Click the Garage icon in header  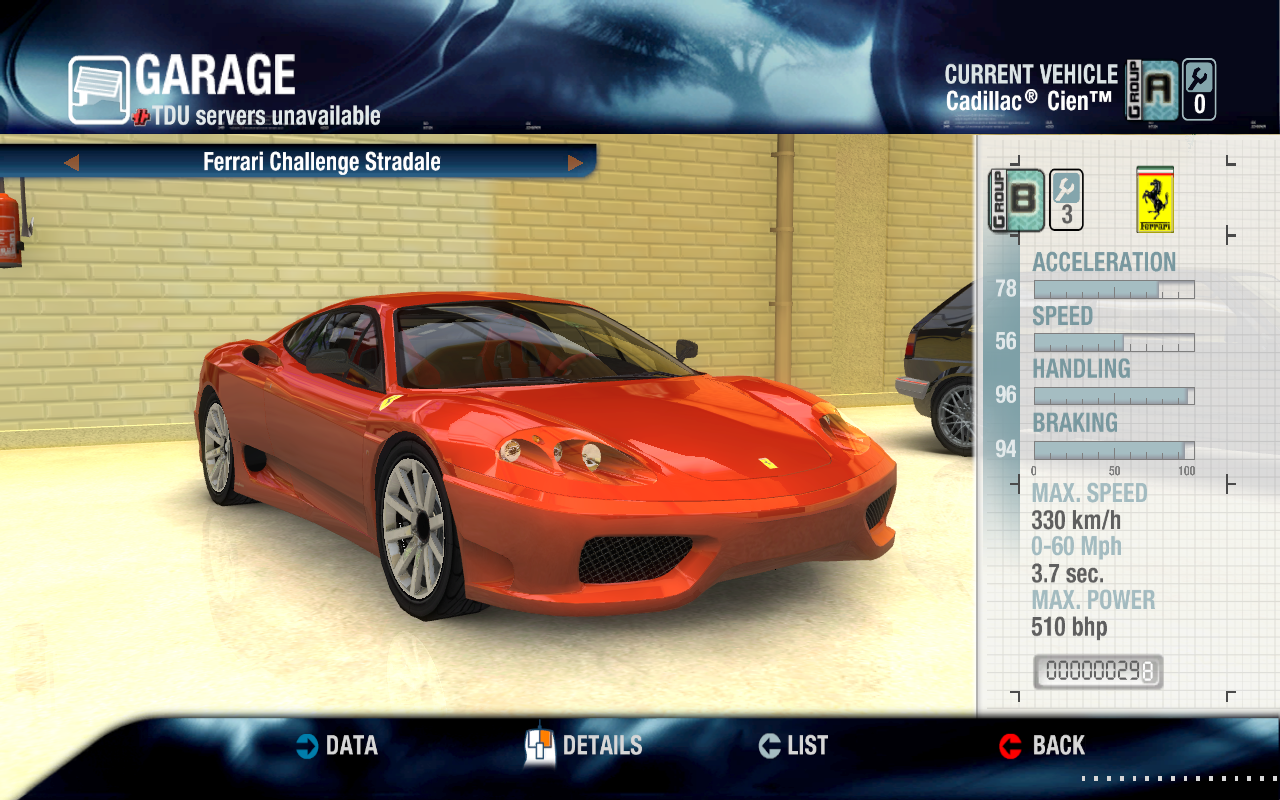pos(98,89)
